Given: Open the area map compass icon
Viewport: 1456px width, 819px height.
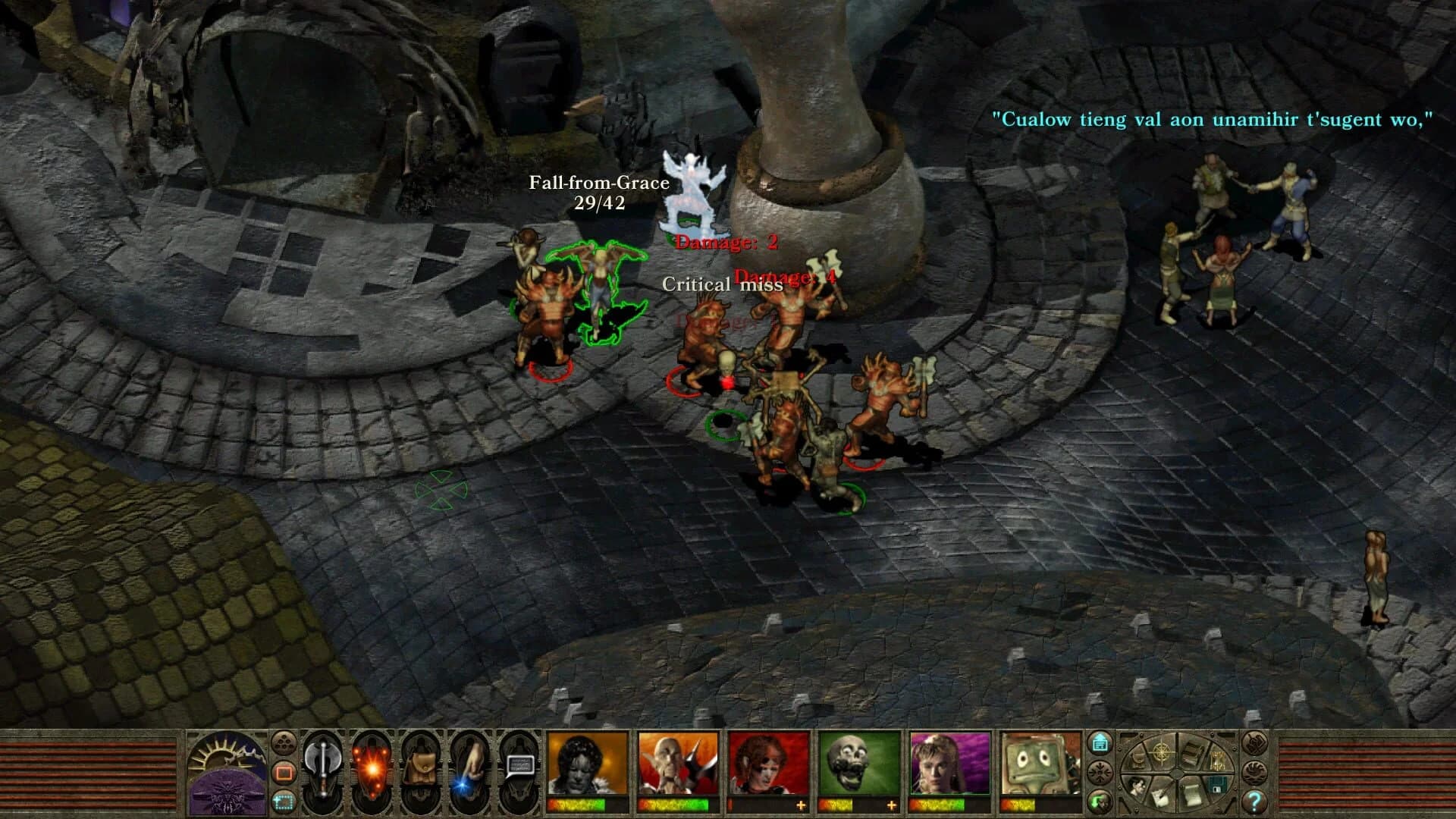Looking at the screenshot, I should coord(1161,754).
